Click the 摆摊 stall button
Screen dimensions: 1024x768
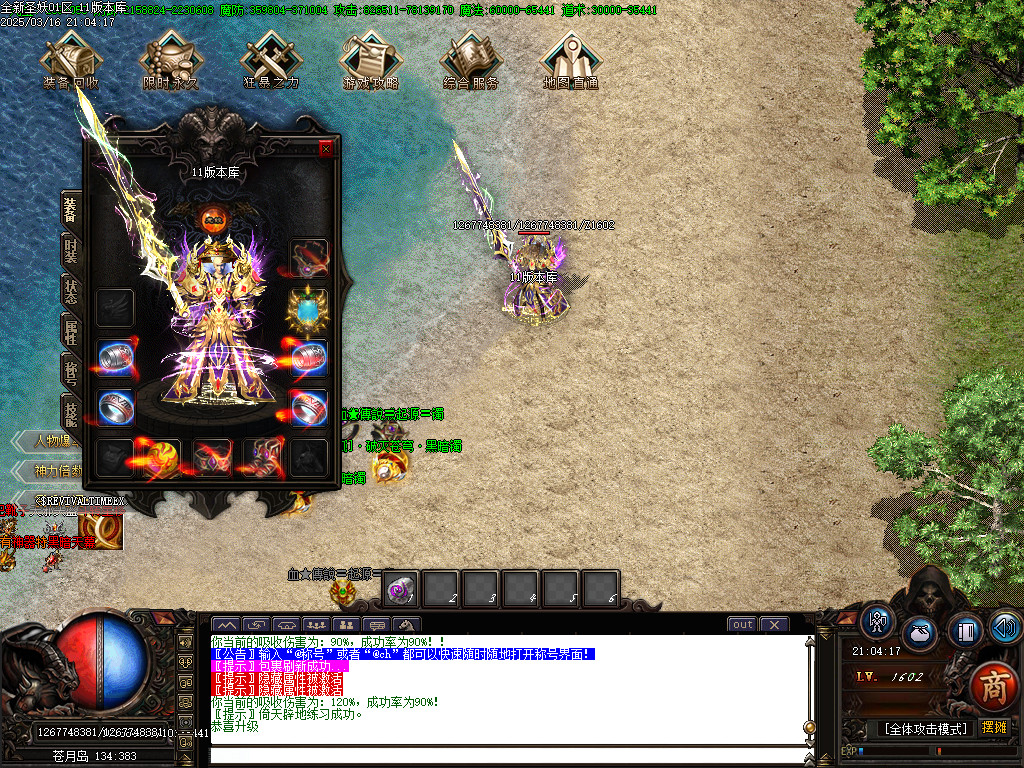coord(994,728)
